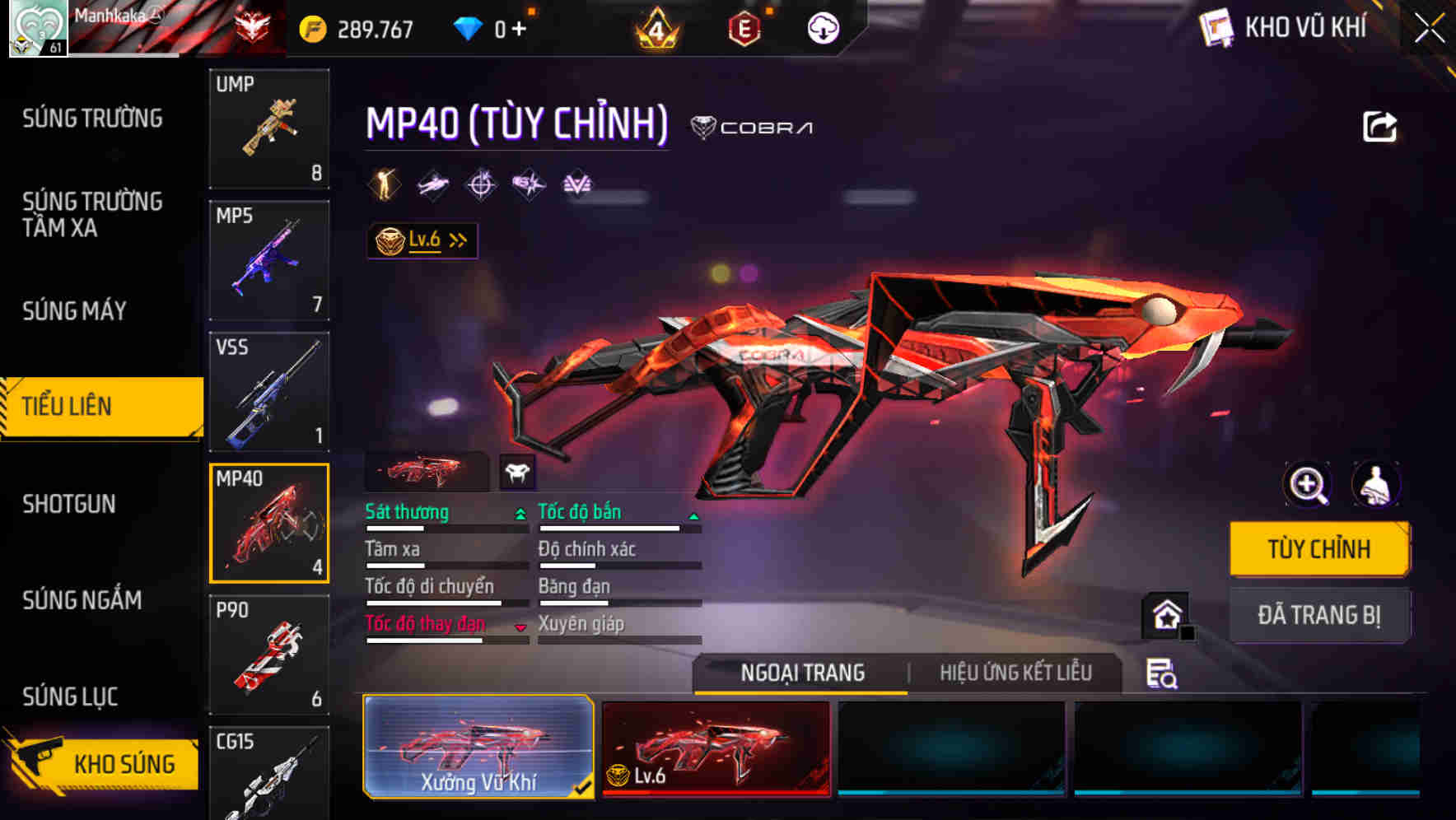Share the MP40 using the share icon
The width and height of the screenshot is (1456, 820).
pyautogui.click(x=1380, y=125)
